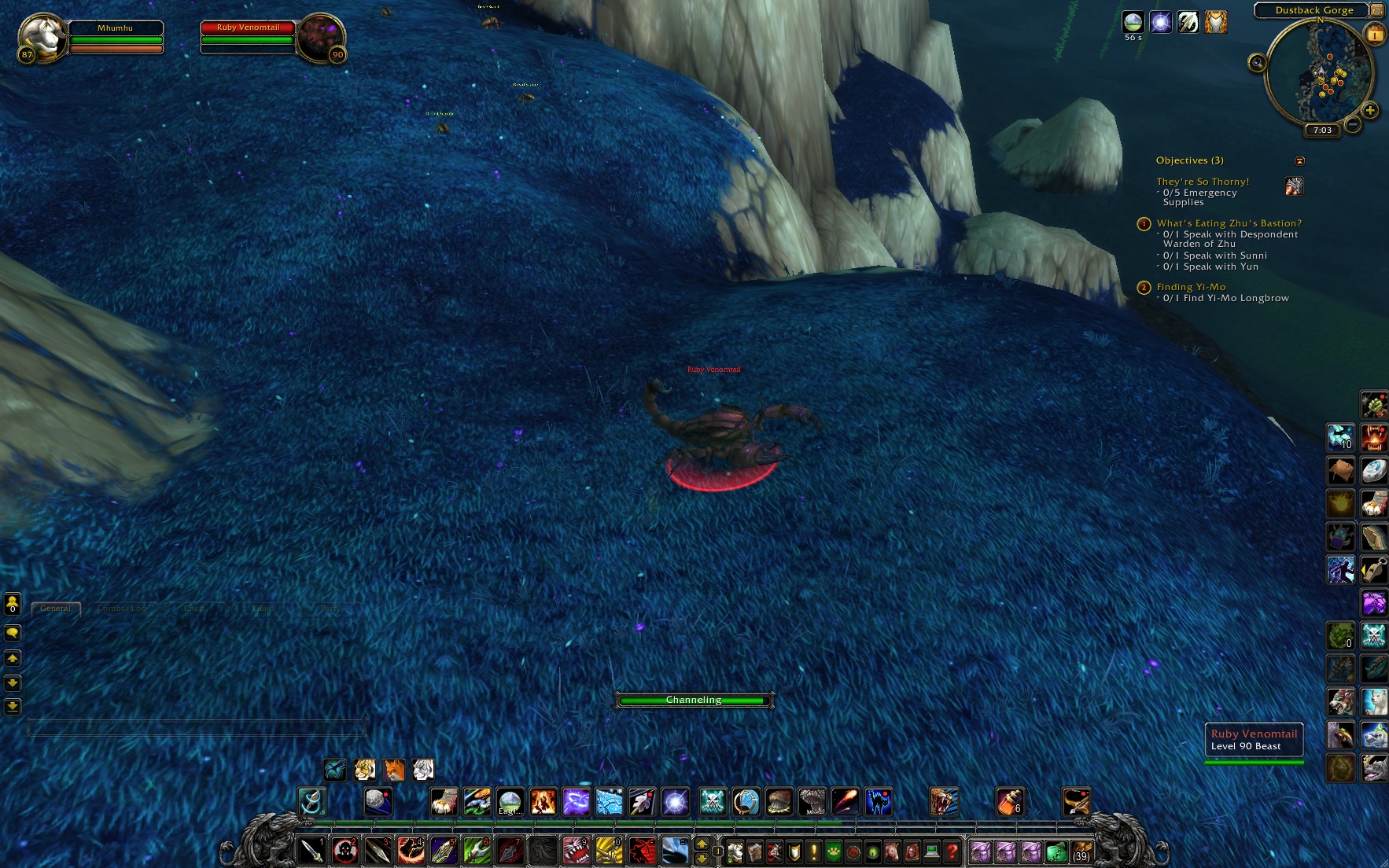Select the Finding Yi-Mo quest title
This screenshot has height=868, width=1389.
pos(1191,287)
